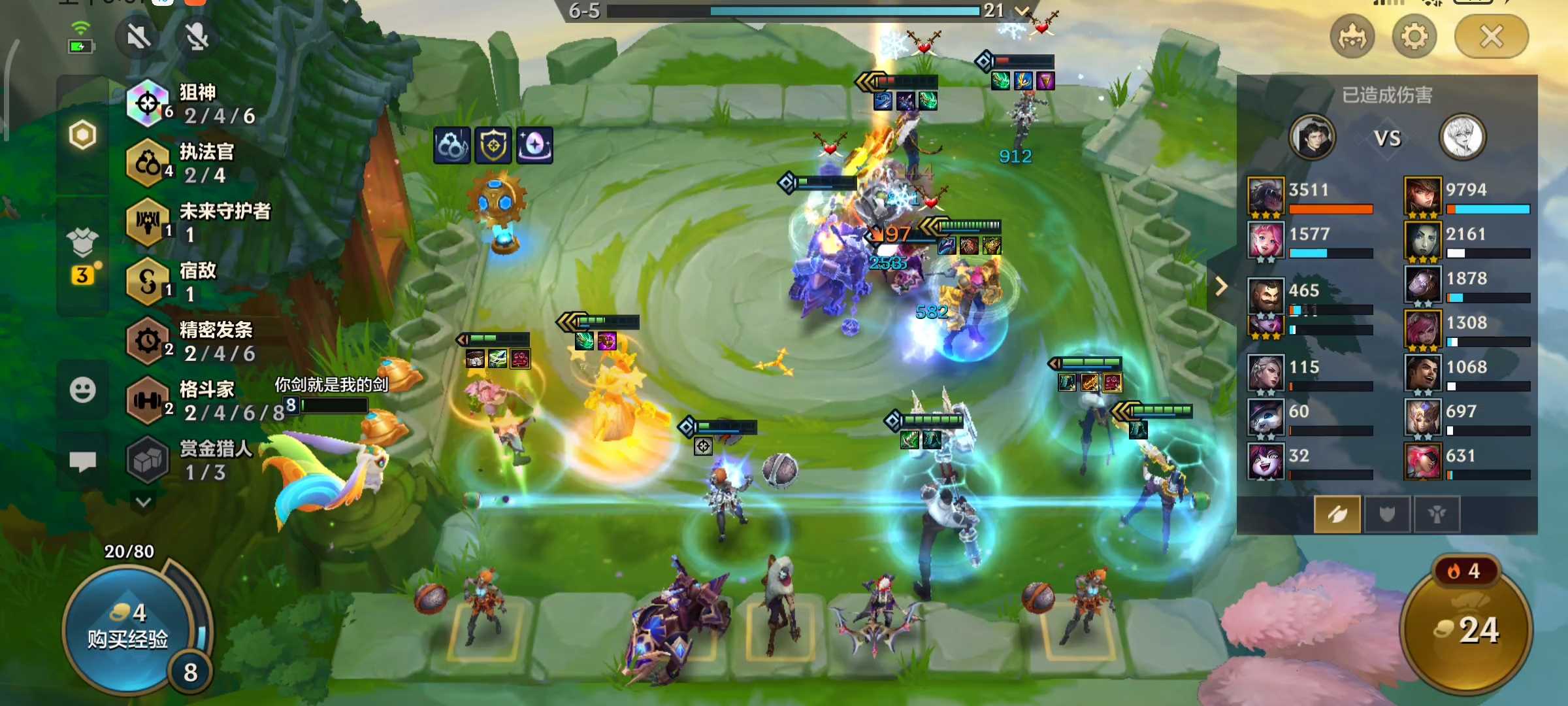Select the hexagon augment icon in sidebar
The image size is (1568, 706).
point(83,135)
